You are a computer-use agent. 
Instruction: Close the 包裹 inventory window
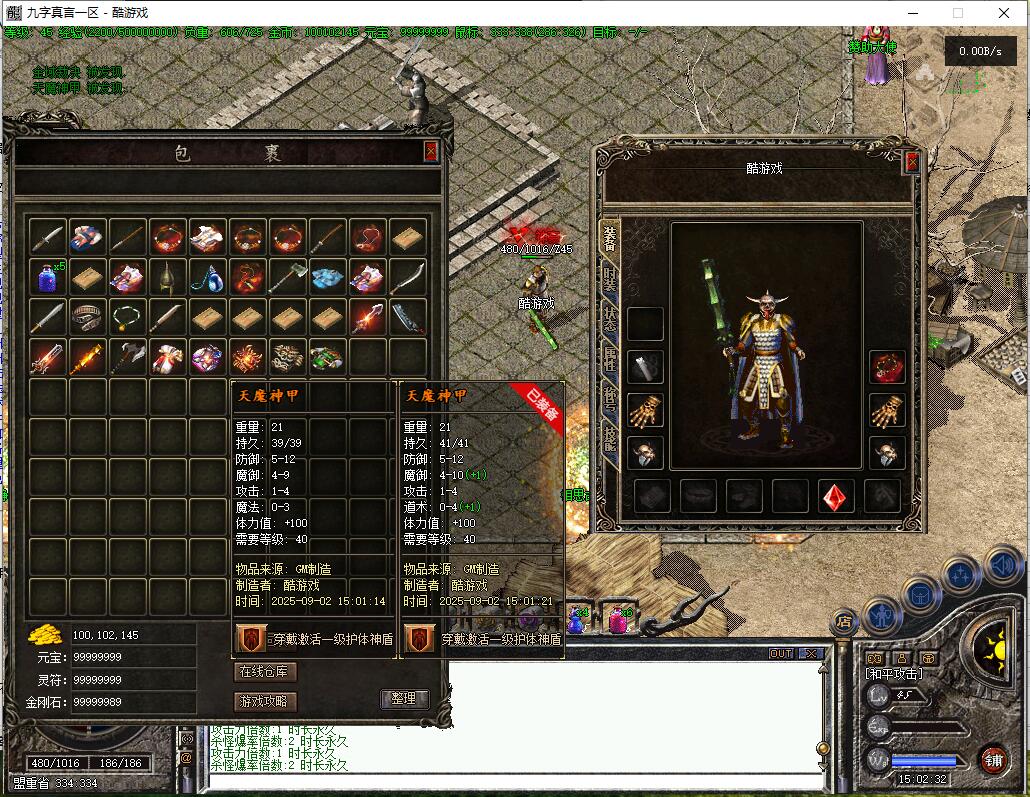[431, 151]
